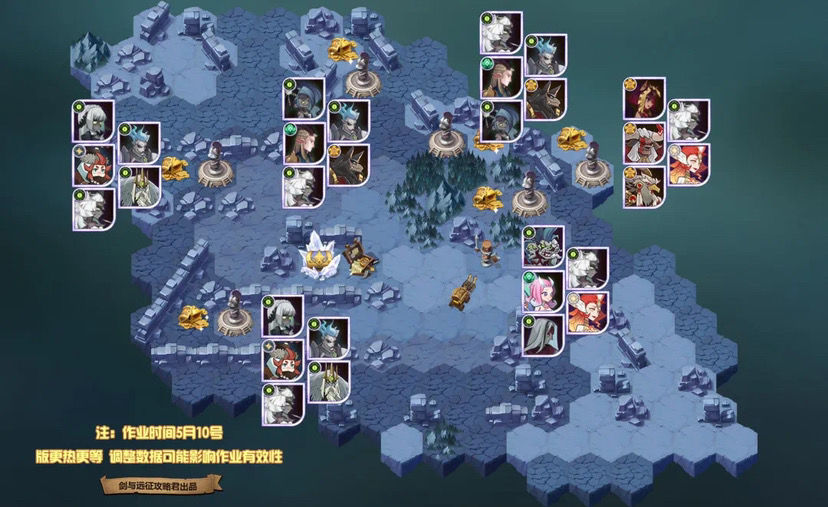Open the treasure chest tile beside the crystal
This screenshot has width=828, height=507.
click(x=359, y=256)
